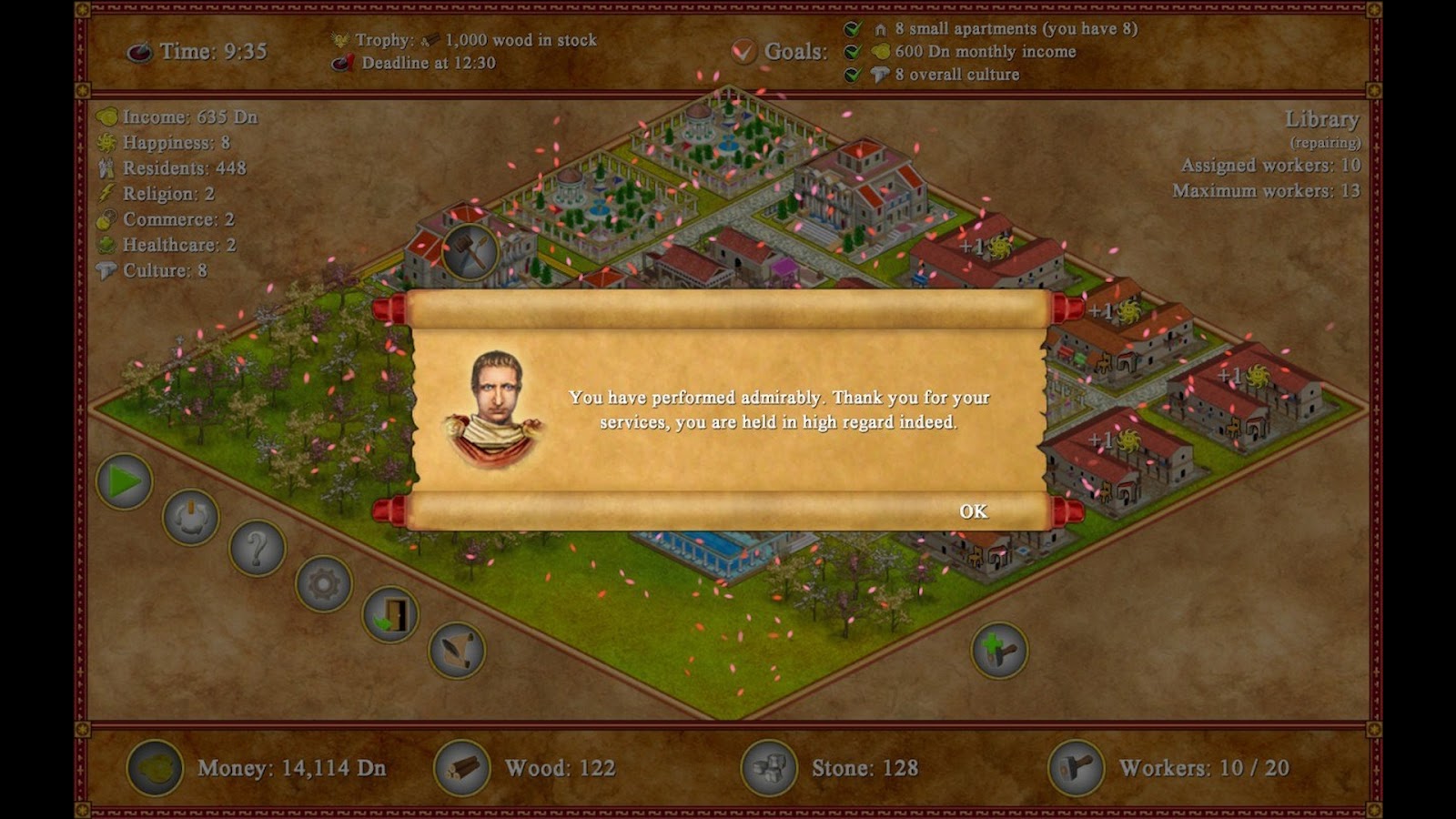1456x819 pixels.
Task: Click the green play arrow button
Action: tap(125, 481)
